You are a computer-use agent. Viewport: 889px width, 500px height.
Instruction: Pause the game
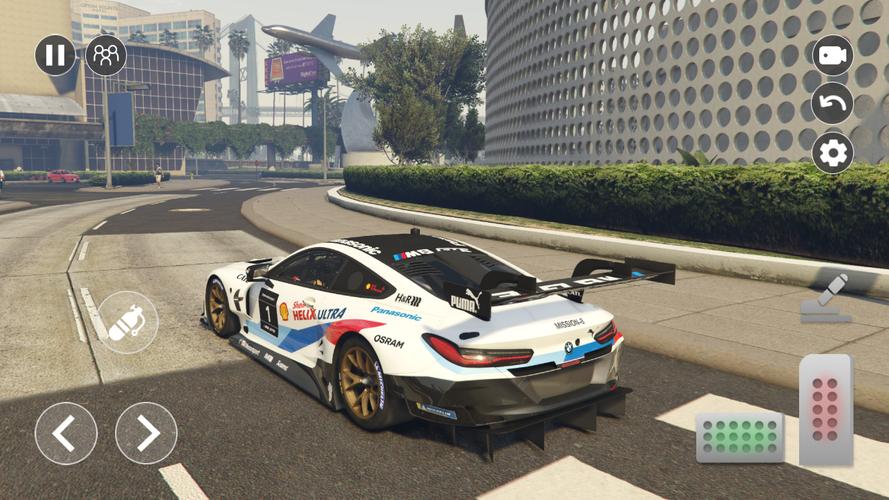55,55
